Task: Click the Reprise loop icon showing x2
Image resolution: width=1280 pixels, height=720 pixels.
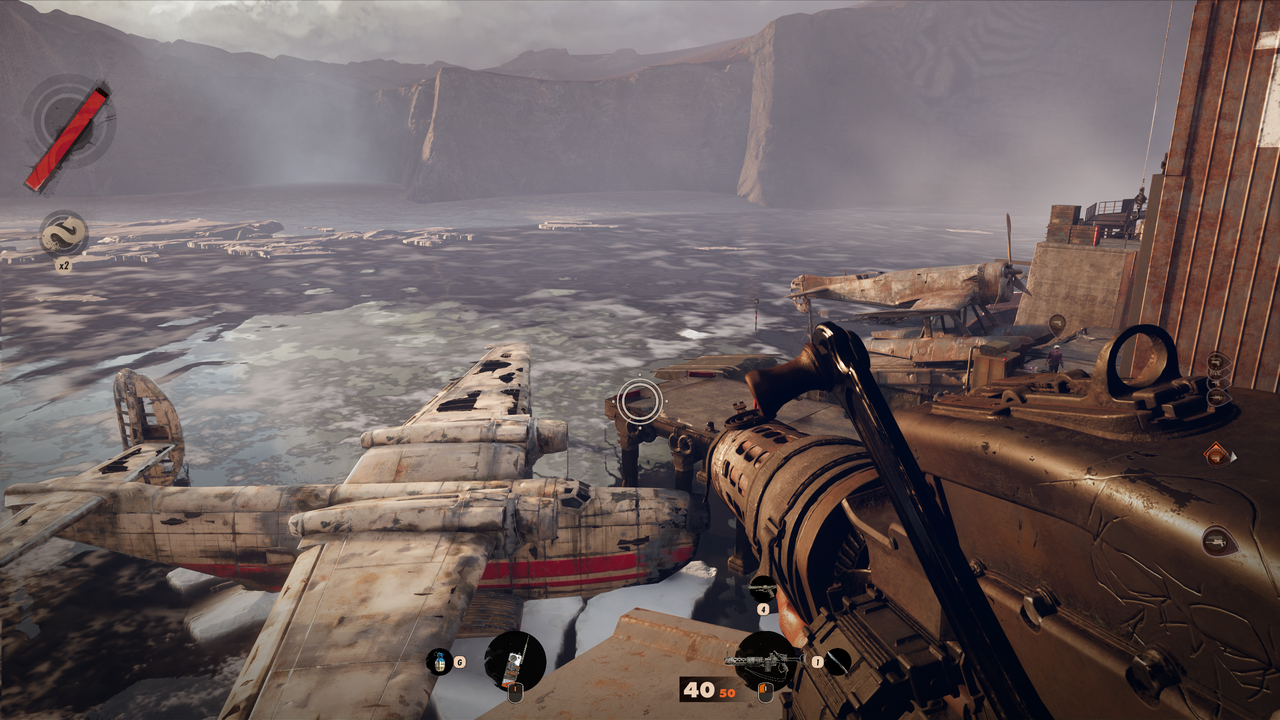Action: [64, 234]
